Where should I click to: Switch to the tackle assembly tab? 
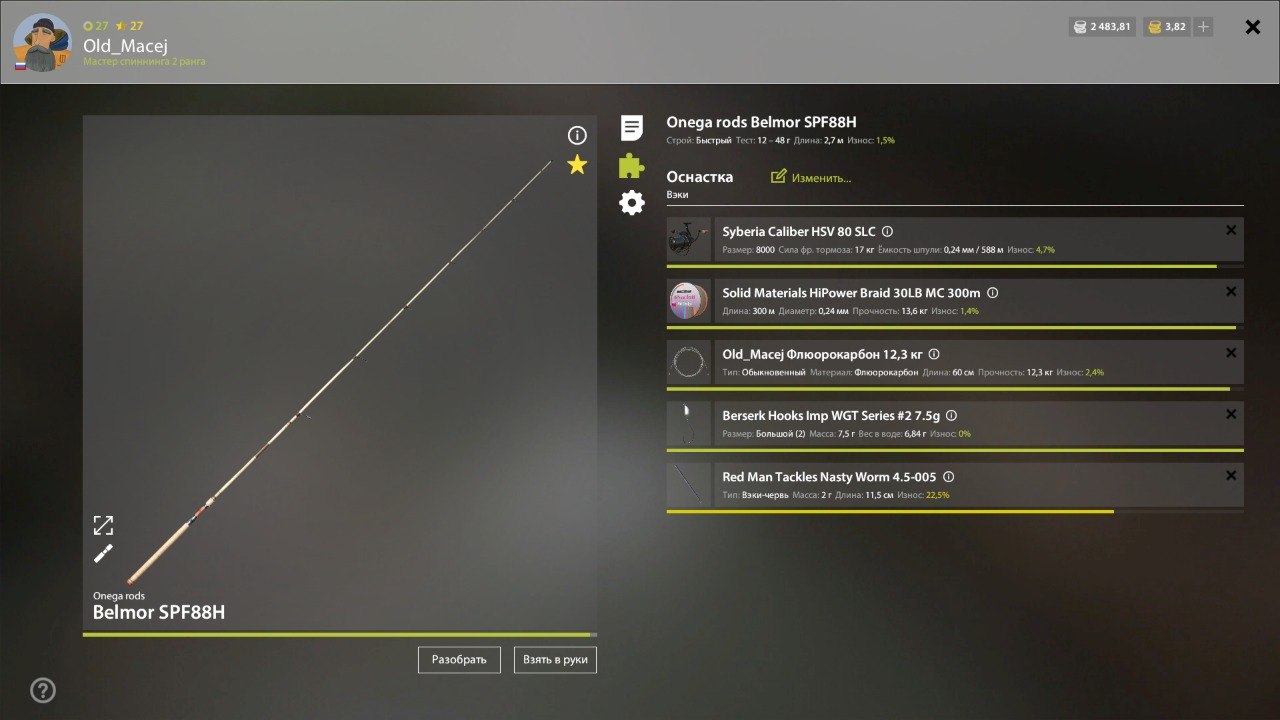(x=629, y=165)
